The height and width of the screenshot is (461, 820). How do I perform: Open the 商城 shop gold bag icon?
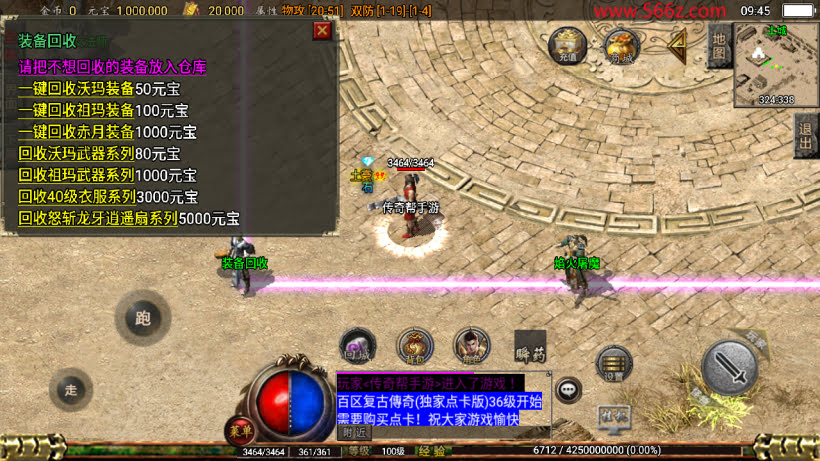pos(621,45)
